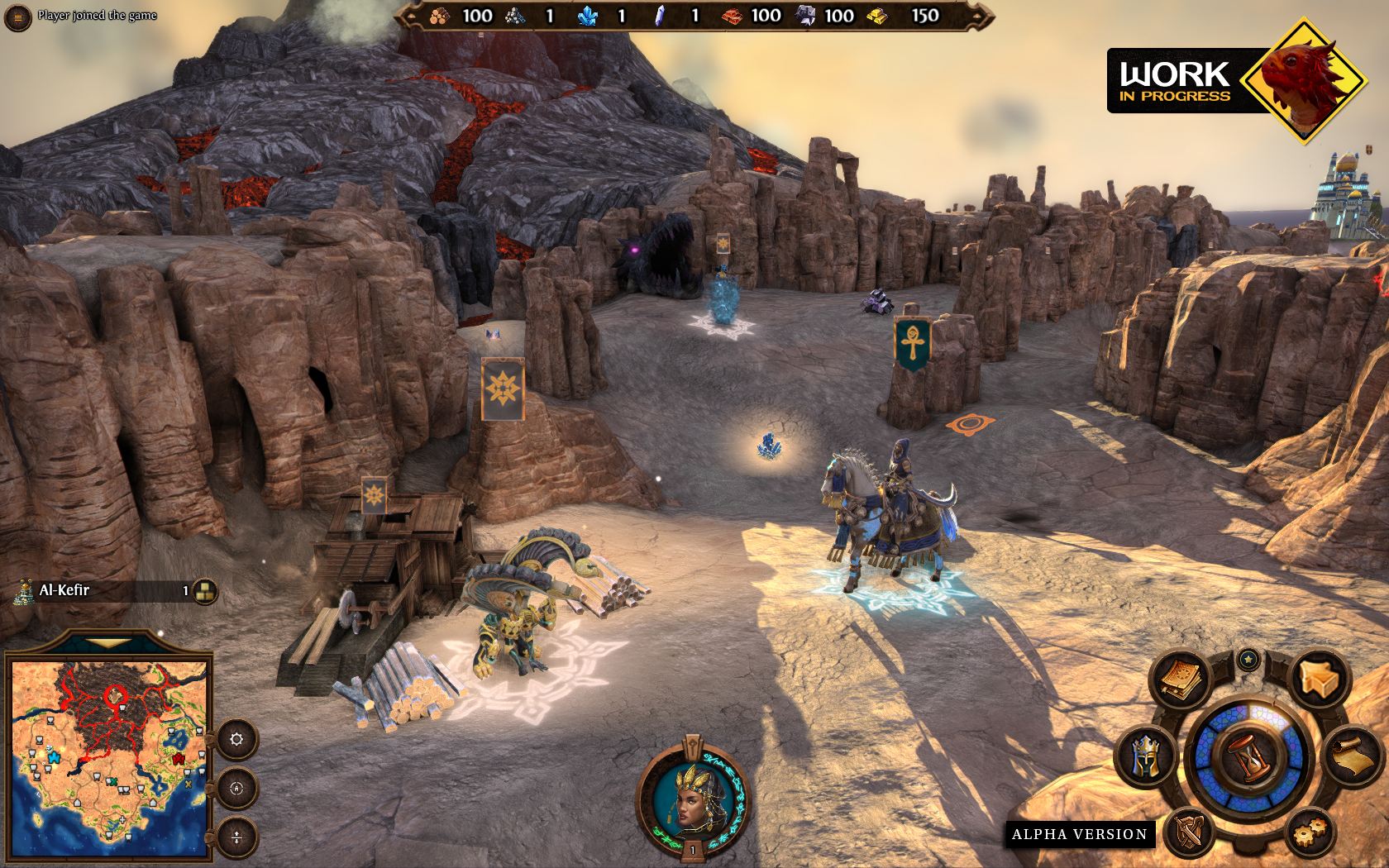The width and height of the screenshot is (1389, 868).
Task: Open minimap settings gear button
Action: click(237, 739)
